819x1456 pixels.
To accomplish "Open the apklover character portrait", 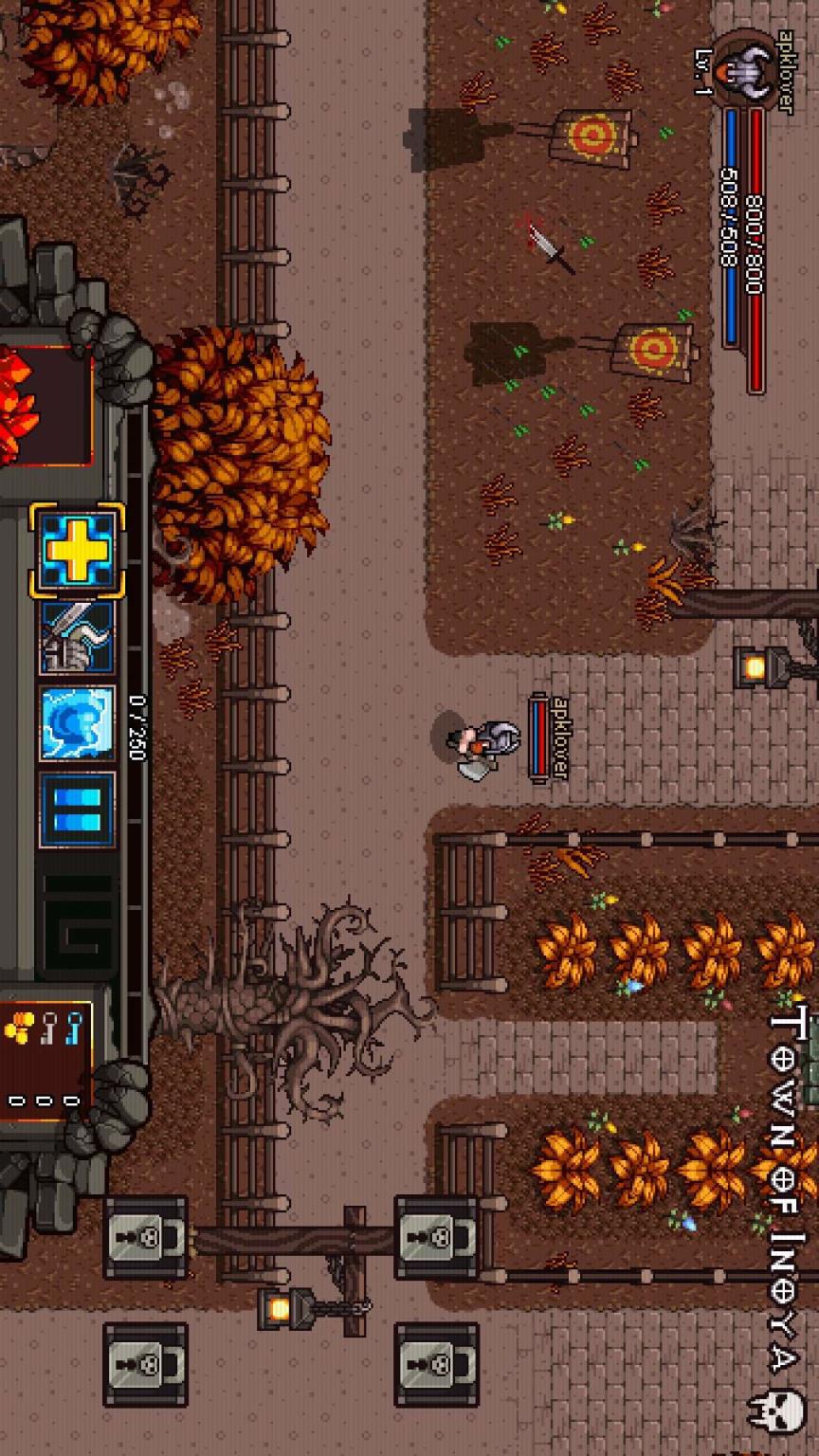I will pyautogui.click(x=740, y=66).
